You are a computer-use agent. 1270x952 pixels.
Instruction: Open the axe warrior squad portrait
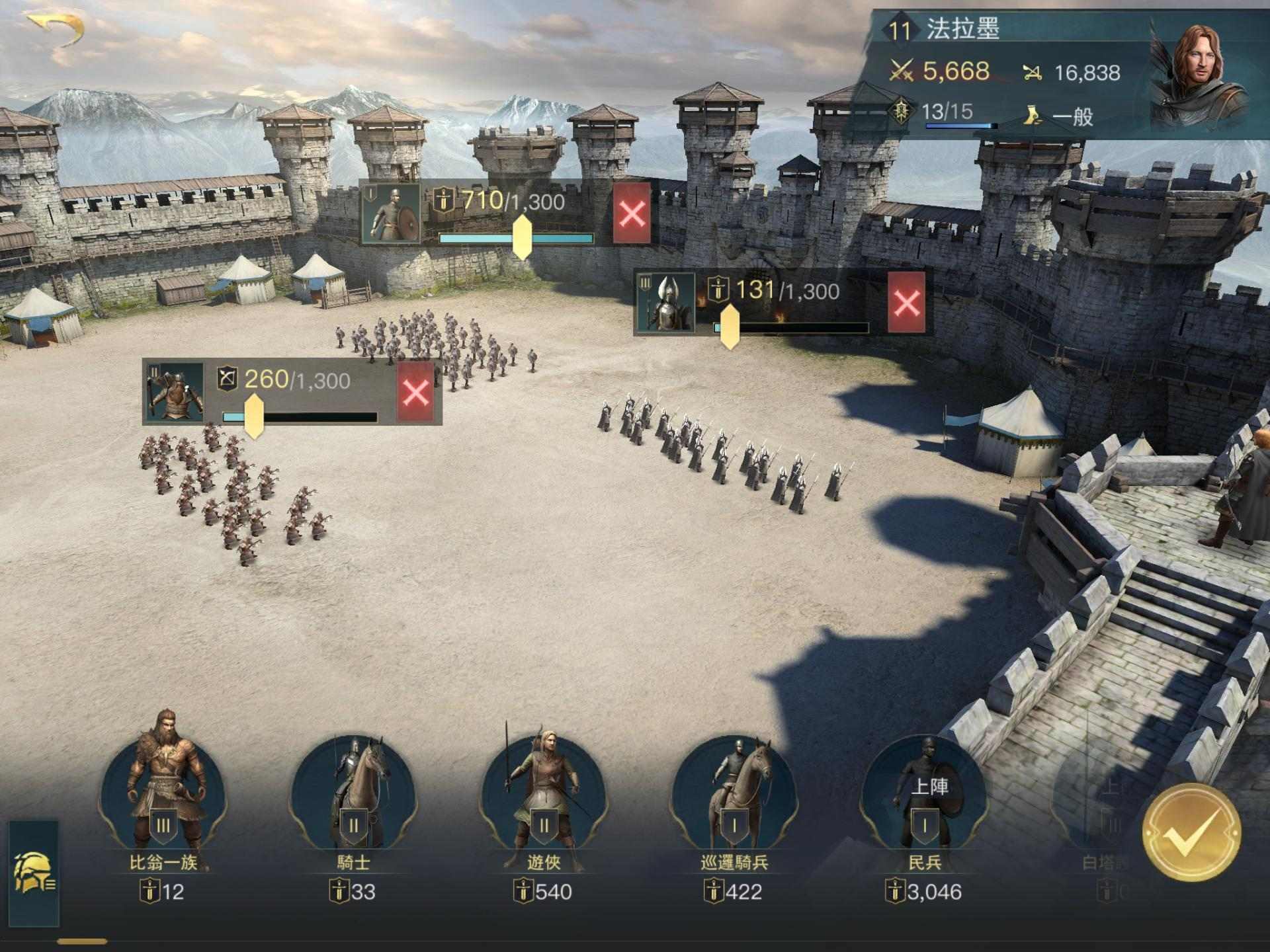click(175, 391)
